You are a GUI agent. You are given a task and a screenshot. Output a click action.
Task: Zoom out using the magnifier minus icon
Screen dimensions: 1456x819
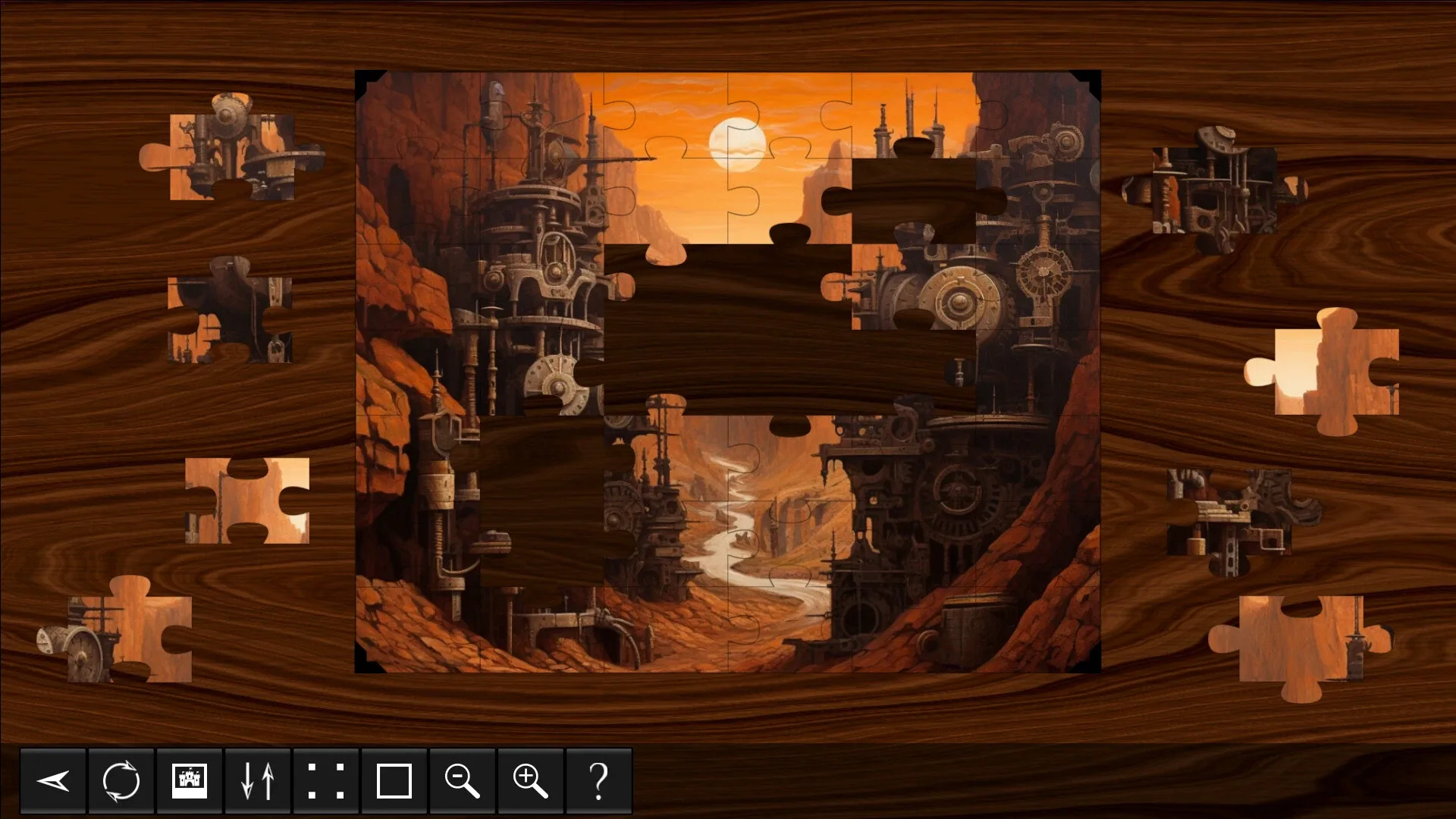point(462,780)
